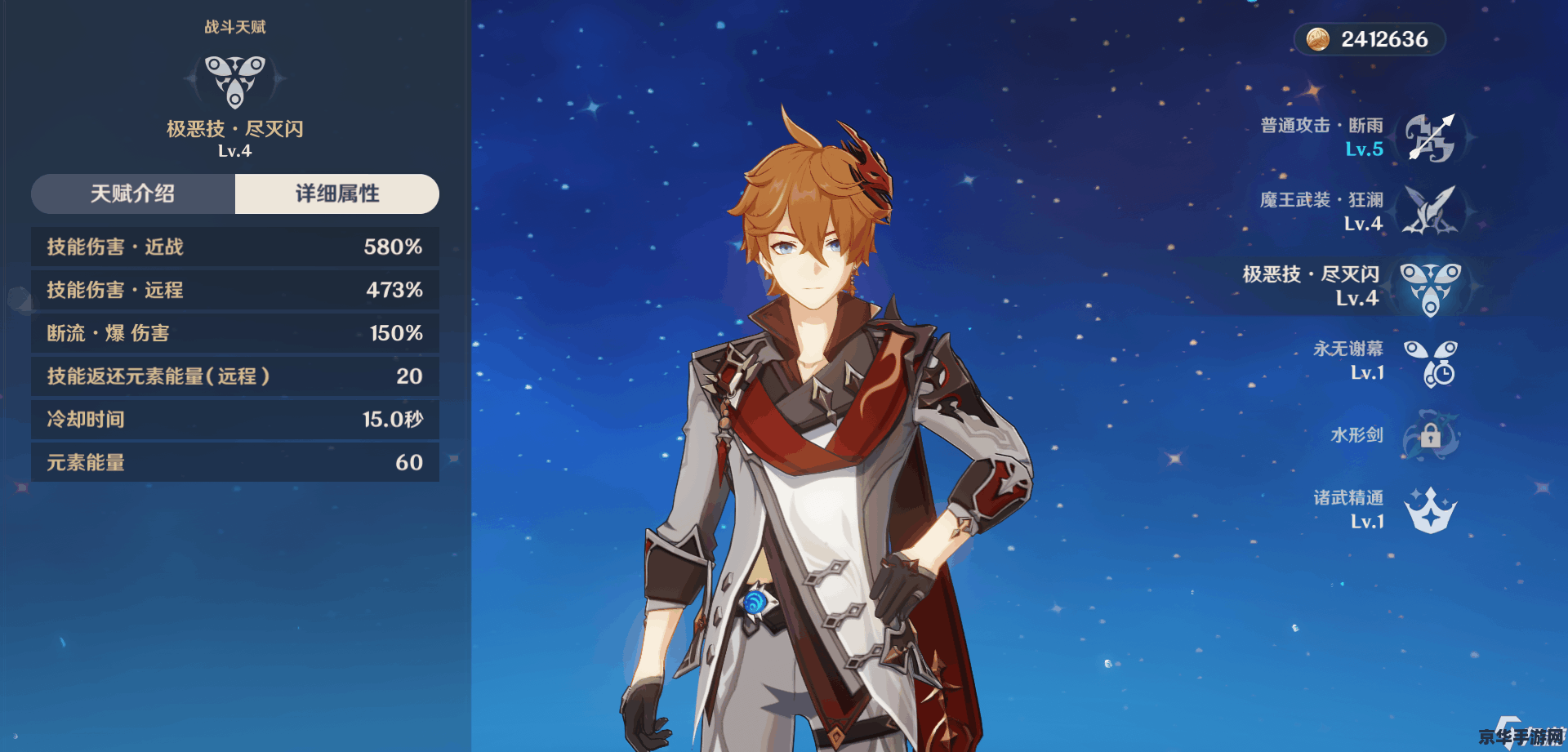Choose the 极恶技·尽灭闪 talent
This screenshot has width=1568, height=752.
click(1430, 287)
